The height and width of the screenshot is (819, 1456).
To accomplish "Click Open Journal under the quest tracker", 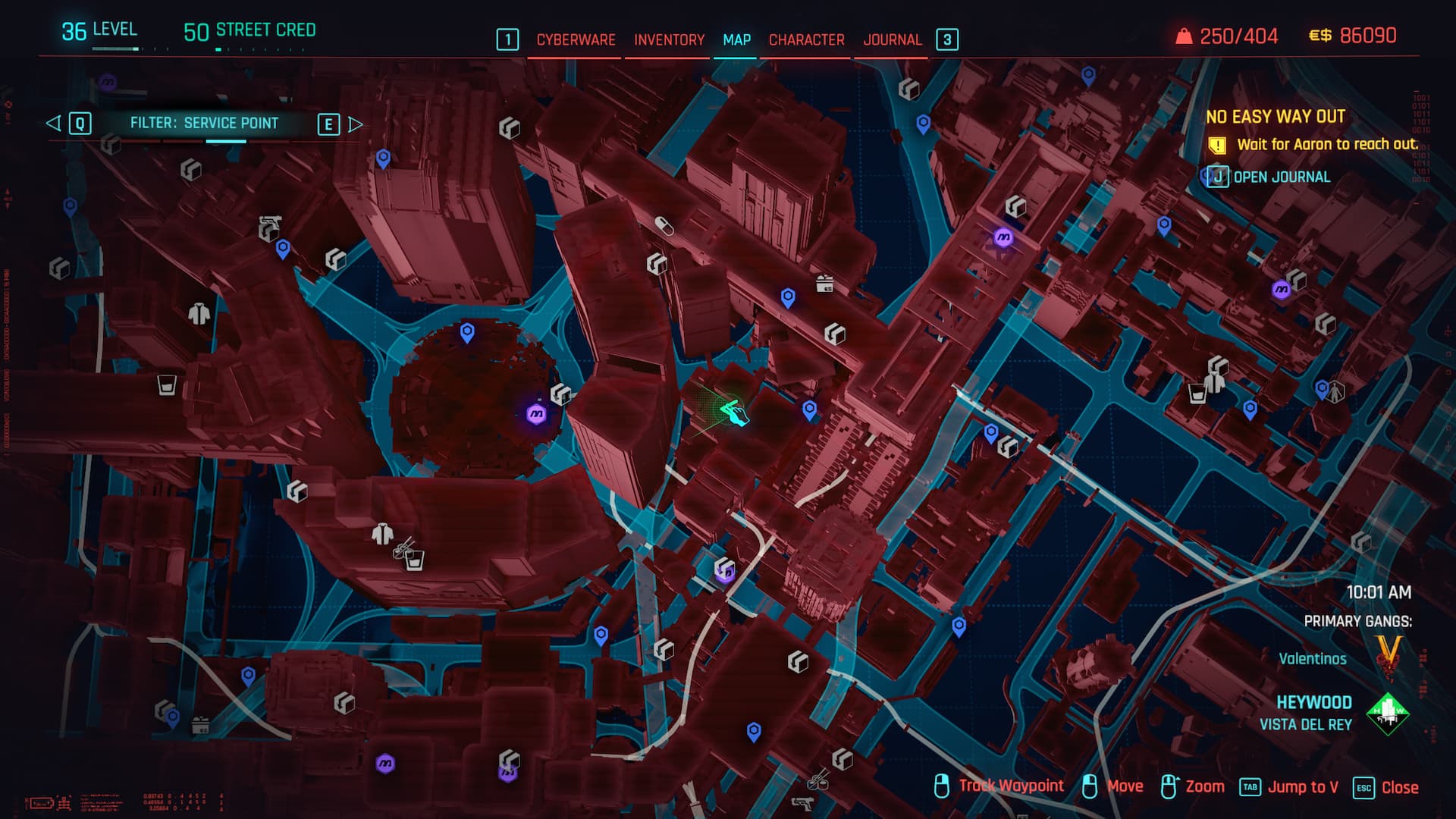I will point(1281,177).
